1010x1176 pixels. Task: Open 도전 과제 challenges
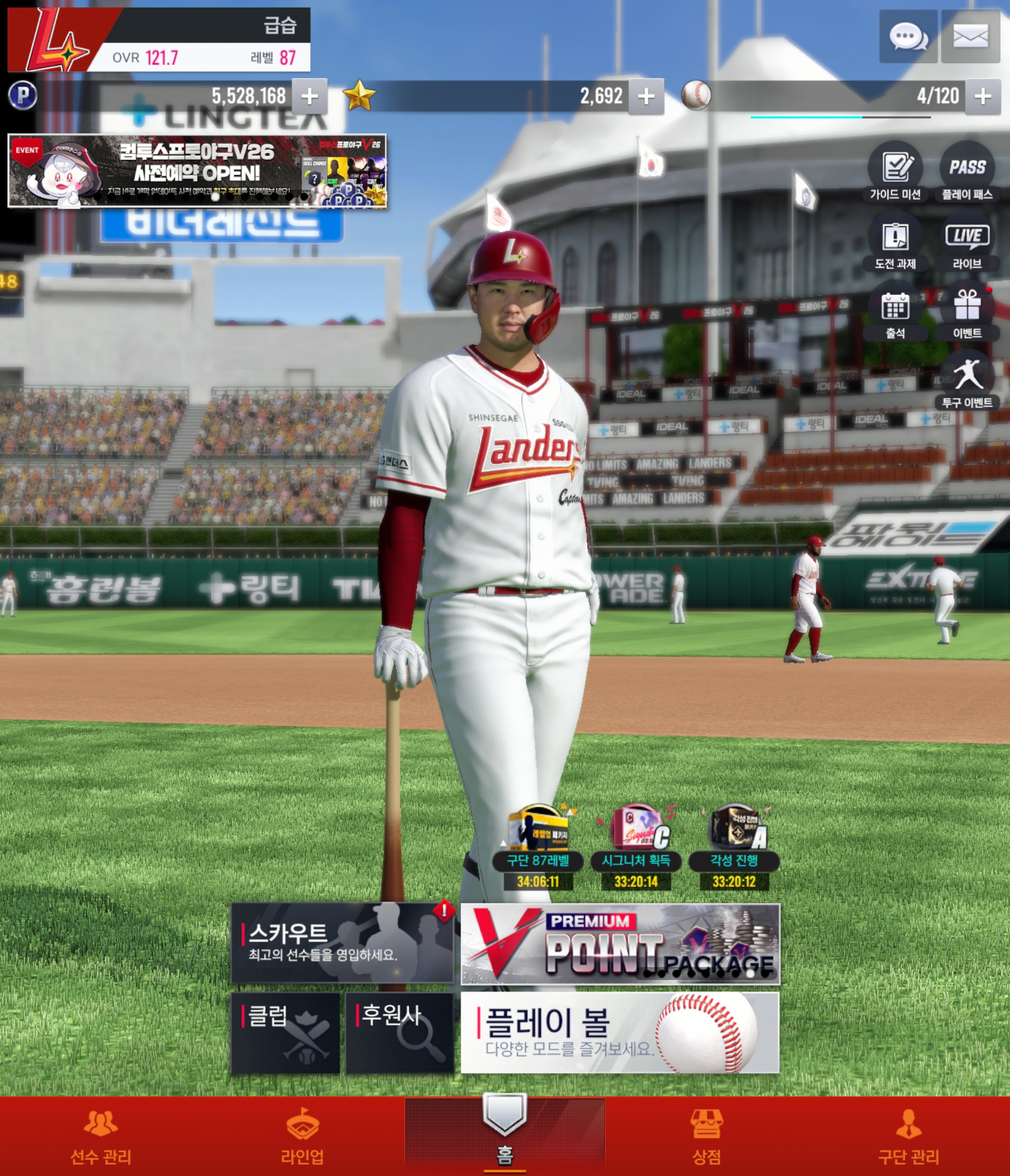(x=895, y=241)
